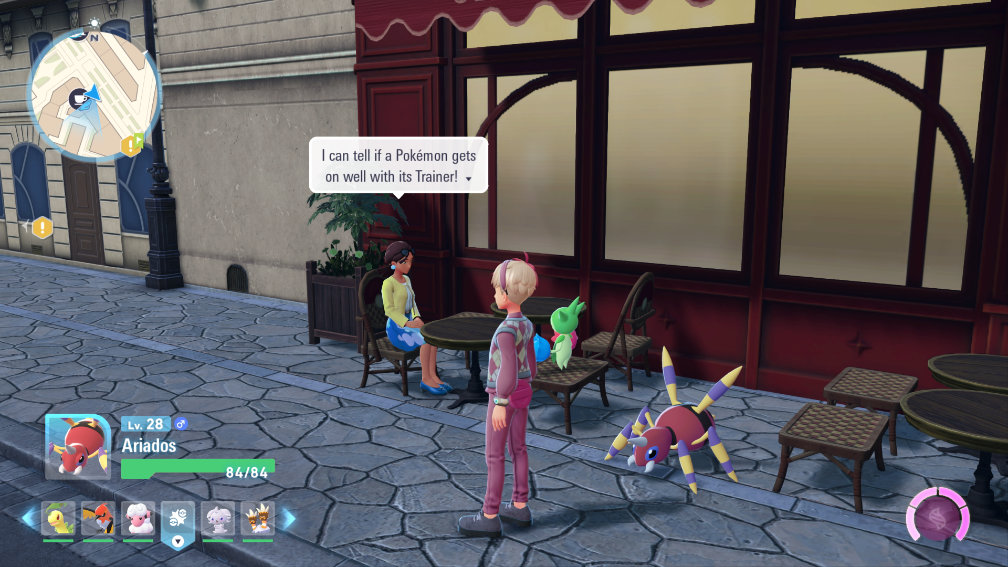Switch to Espurr in the party bar

pos(218,519)
